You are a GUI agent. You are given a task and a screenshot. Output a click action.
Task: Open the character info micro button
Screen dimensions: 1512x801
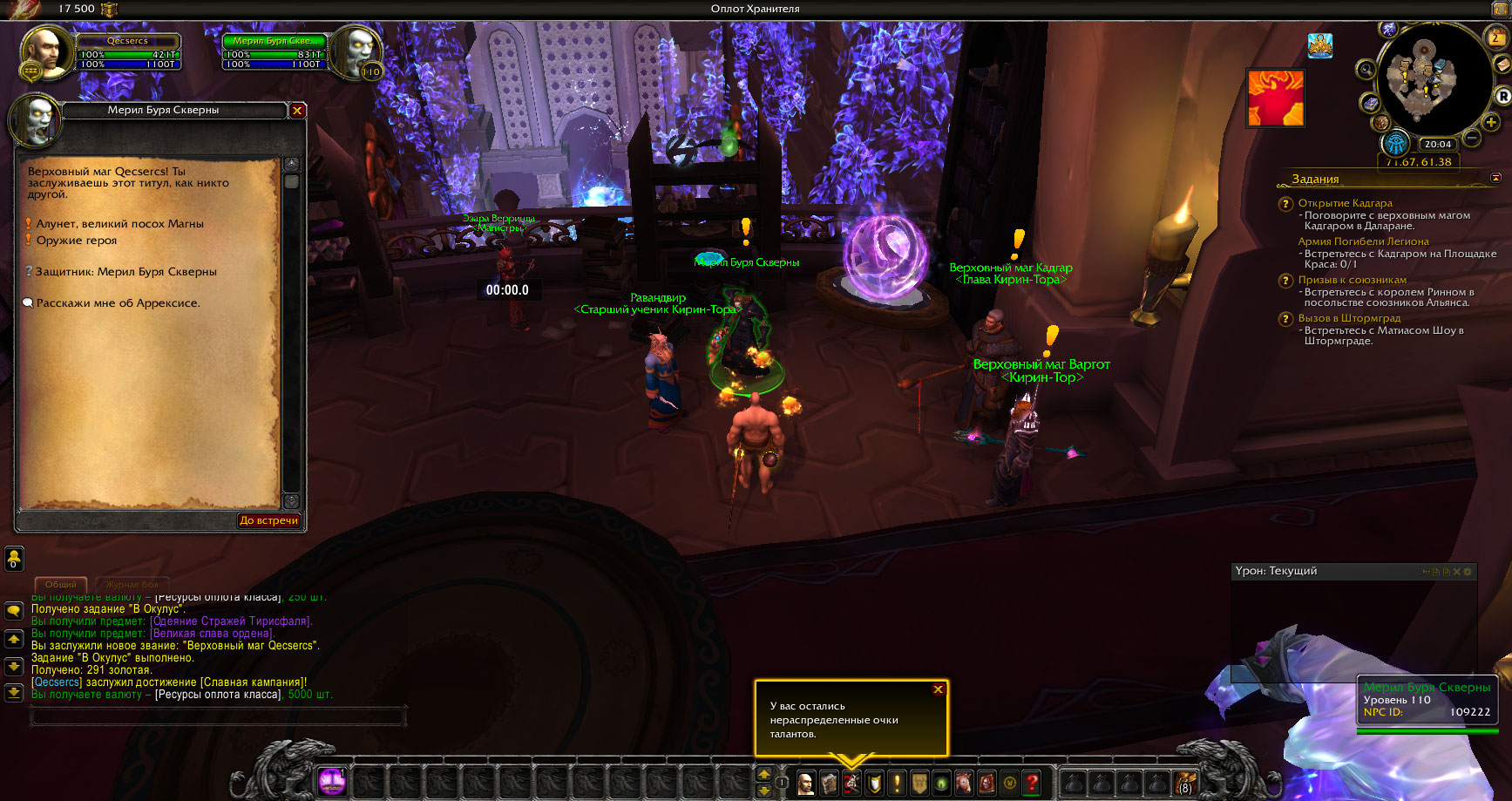click(x=806, y=783)
